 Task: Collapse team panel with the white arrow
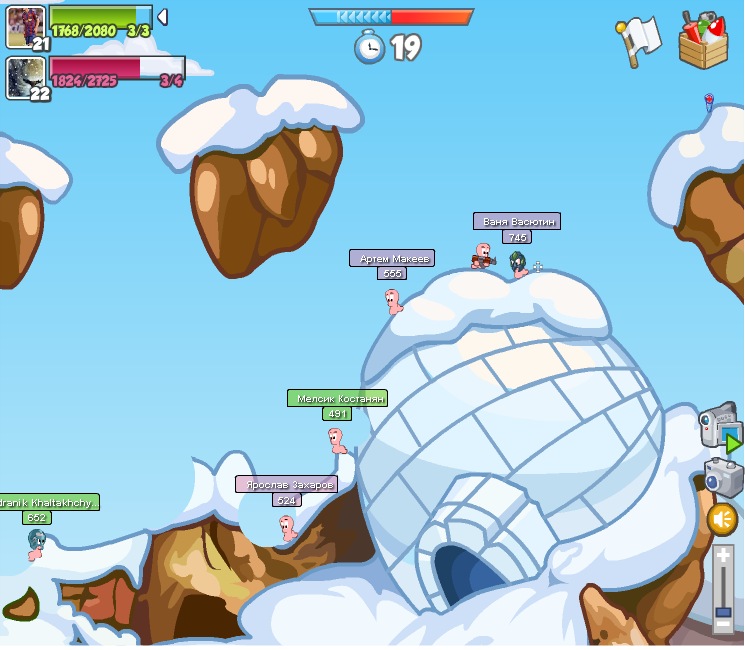pos(162,17)
